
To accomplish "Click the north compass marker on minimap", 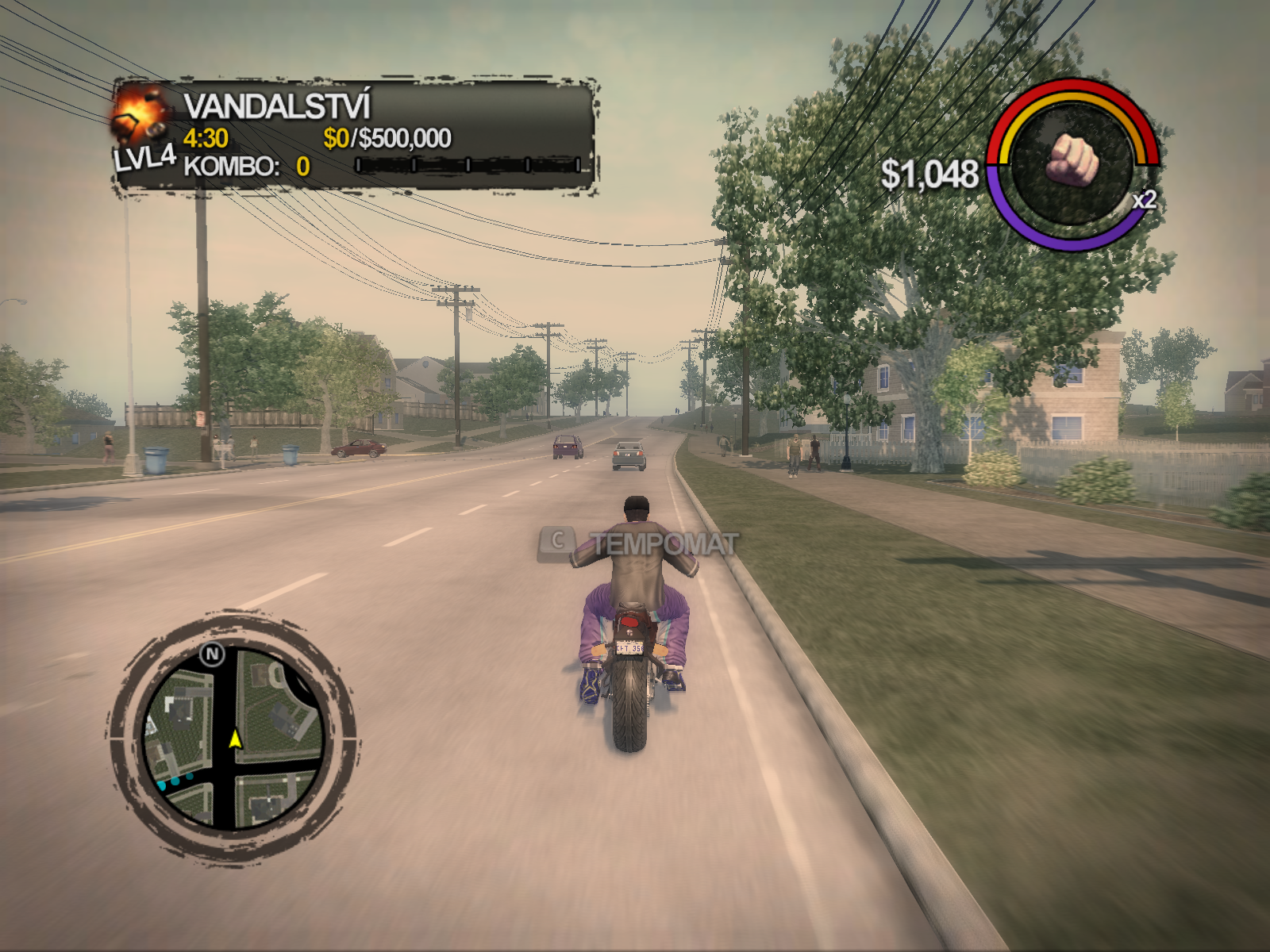I will pyautogui.click(x=212, y=654).
